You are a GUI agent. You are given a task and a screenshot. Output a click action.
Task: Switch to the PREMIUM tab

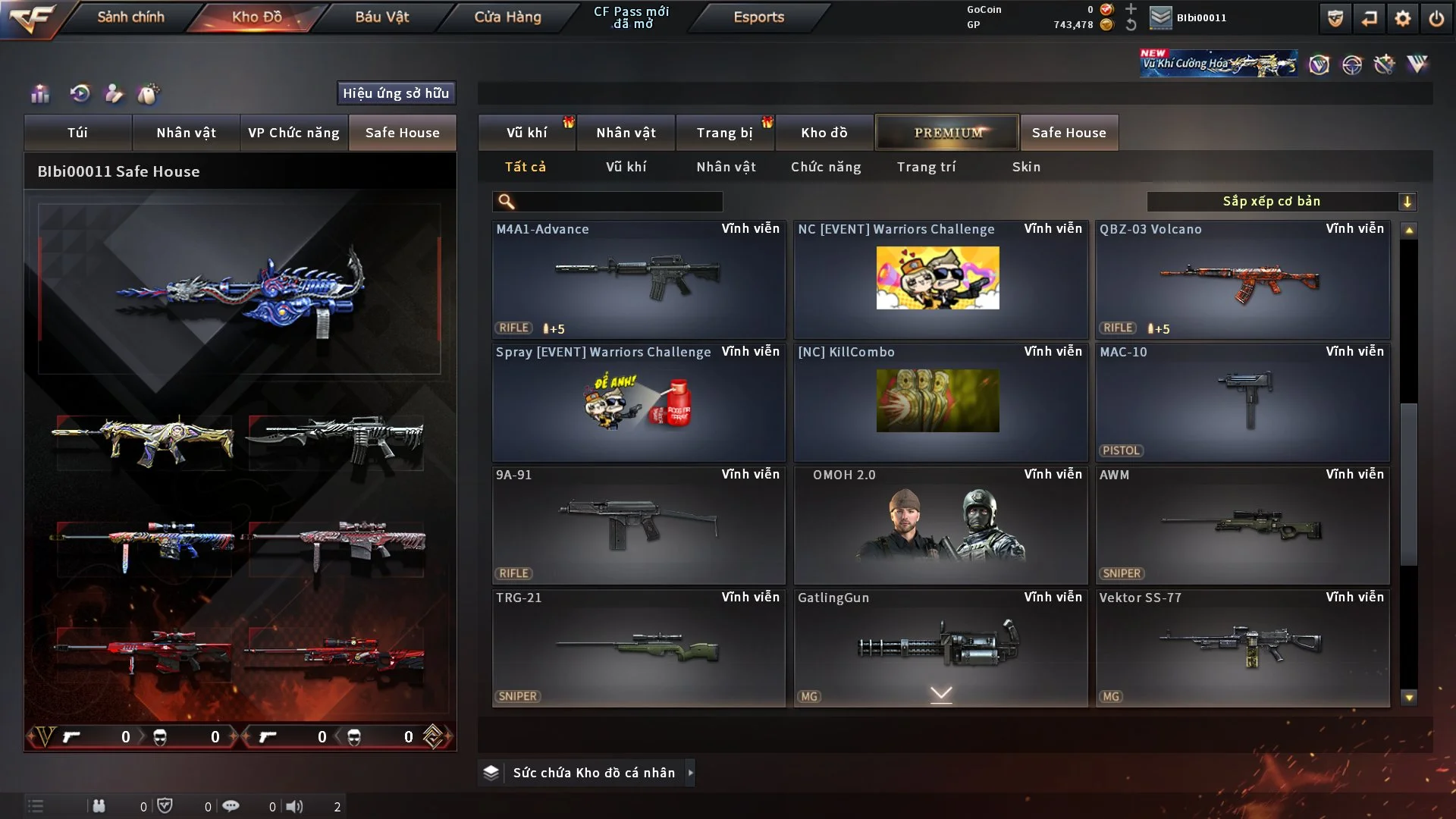point(947,133)
